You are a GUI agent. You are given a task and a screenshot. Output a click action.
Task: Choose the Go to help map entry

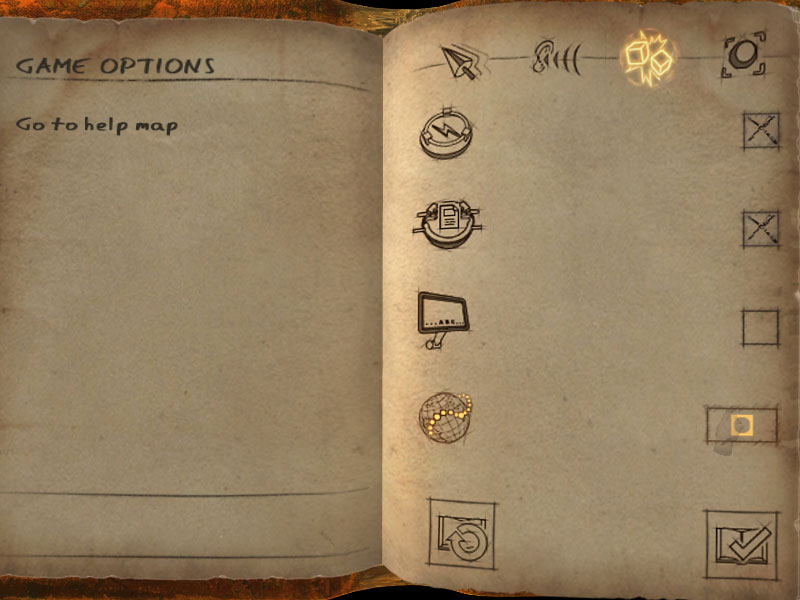pyautogui.click(x=97, y=126)
